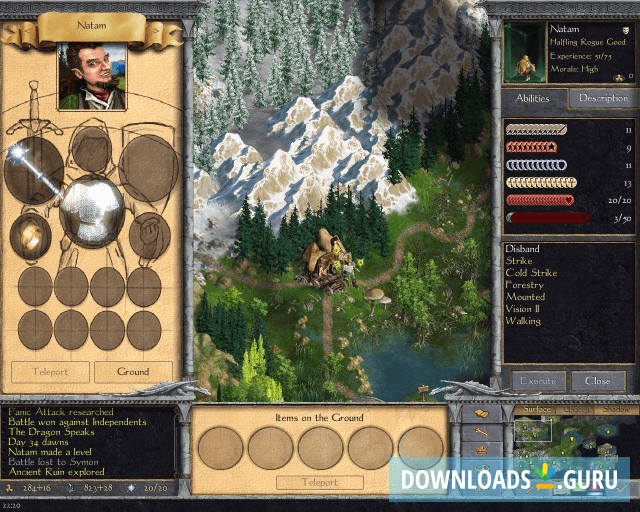Choose the Disband ability

pos(523,249)
